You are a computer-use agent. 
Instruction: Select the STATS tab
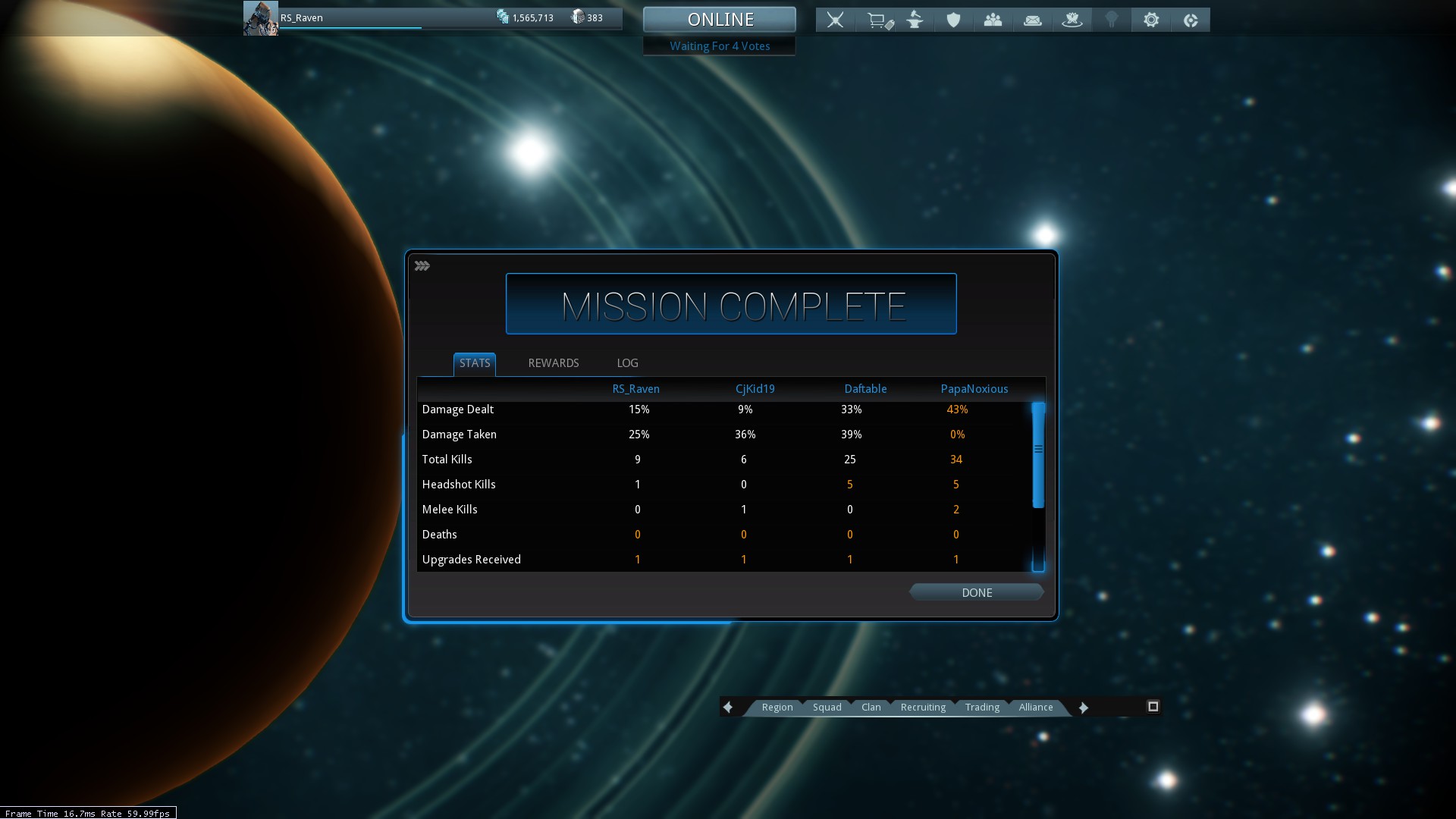click(475, 363)
